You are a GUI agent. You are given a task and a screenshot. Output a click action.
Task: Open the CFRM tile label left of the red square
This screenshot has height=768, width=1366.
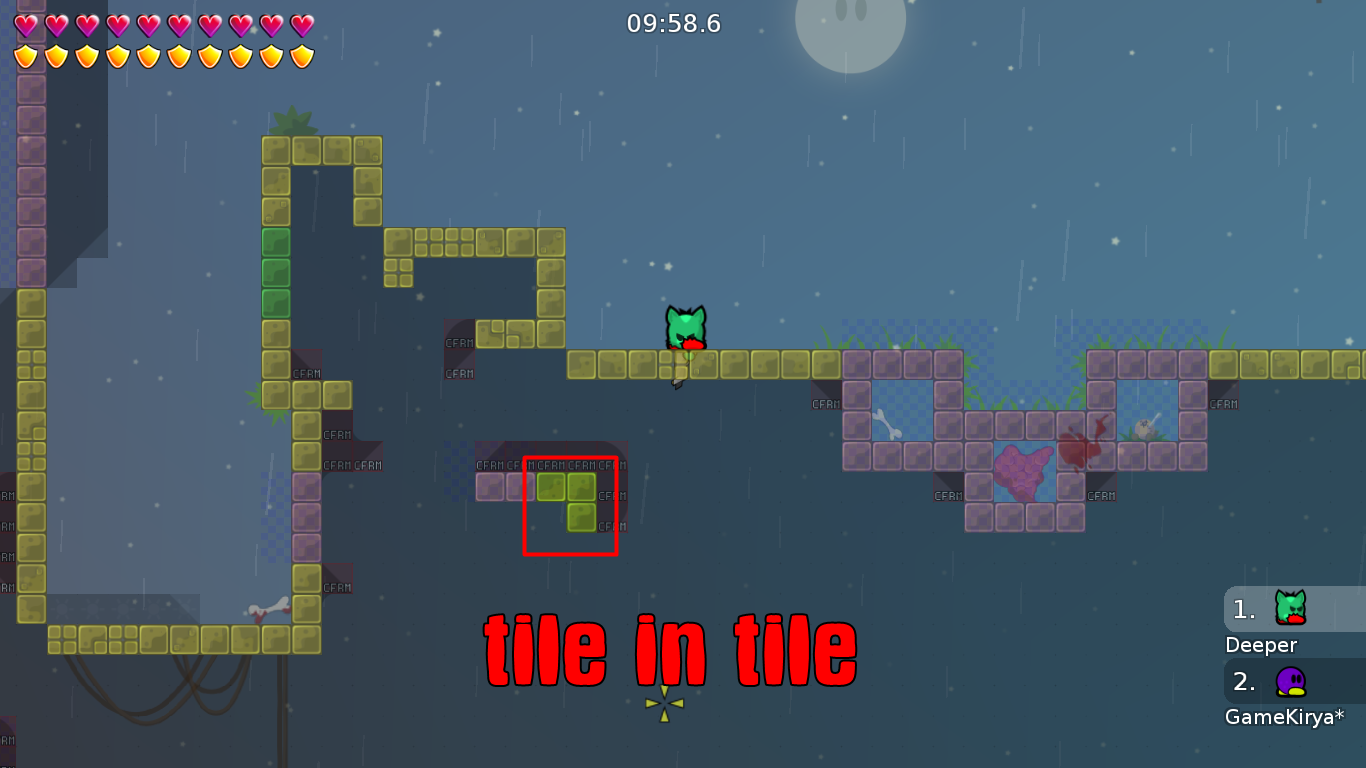491,464
